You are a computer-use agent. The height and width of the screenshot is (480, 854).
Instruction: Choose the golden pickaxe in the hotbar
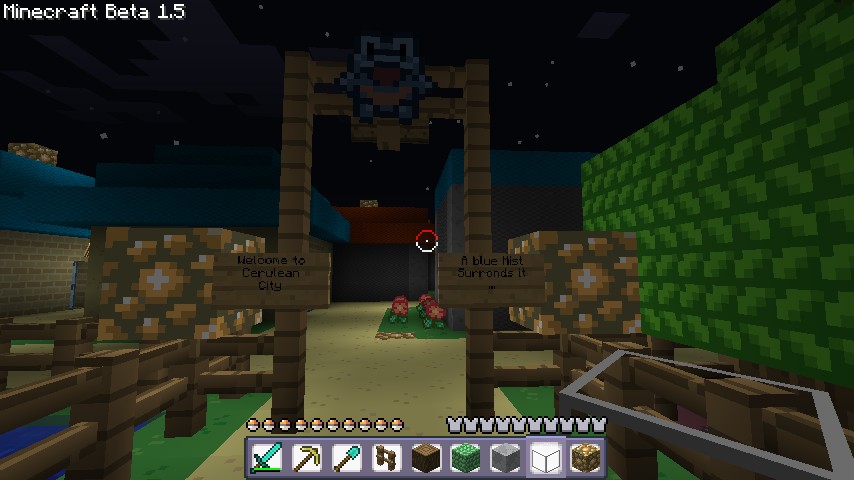pos(307,458)
